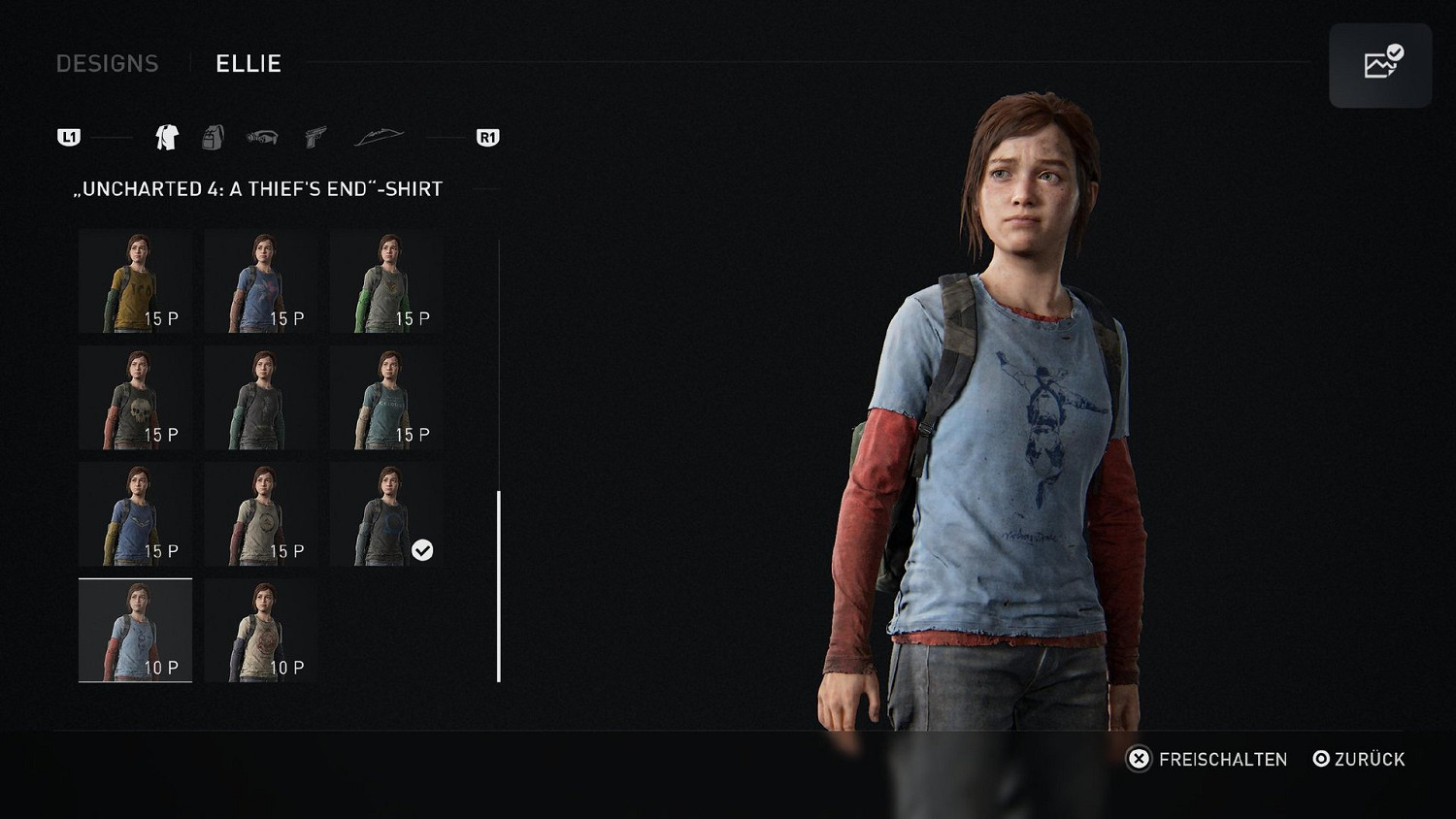Viewport: 1456px width, 819px height.
Task: Select the blue shirt with yellow sleeves
Action: pyautogui.click(x=135, y=515)
